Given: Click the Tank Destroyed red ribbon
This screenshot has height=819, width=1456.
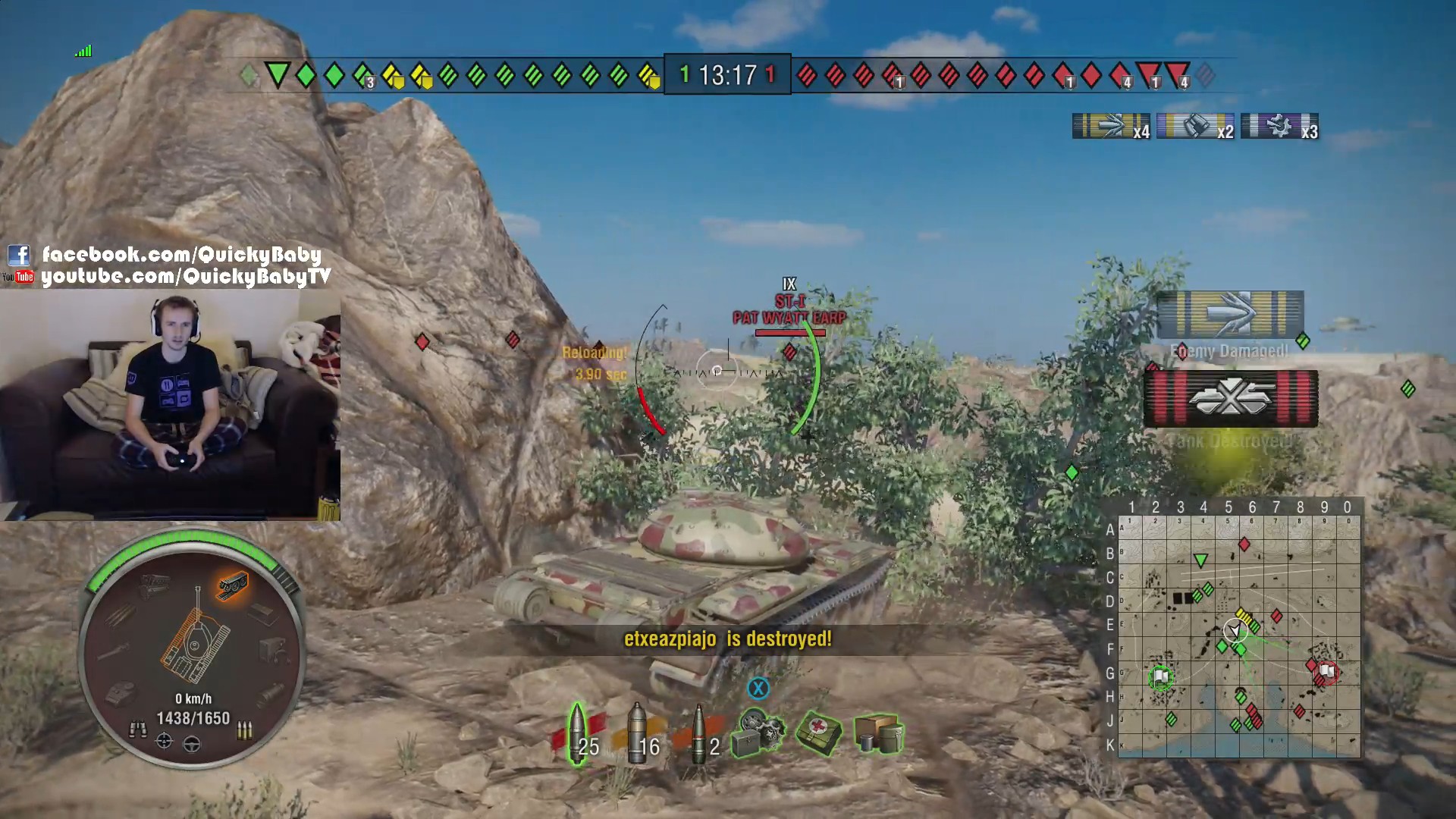Looking at the screenshot, I should (x=1231, y=399).
